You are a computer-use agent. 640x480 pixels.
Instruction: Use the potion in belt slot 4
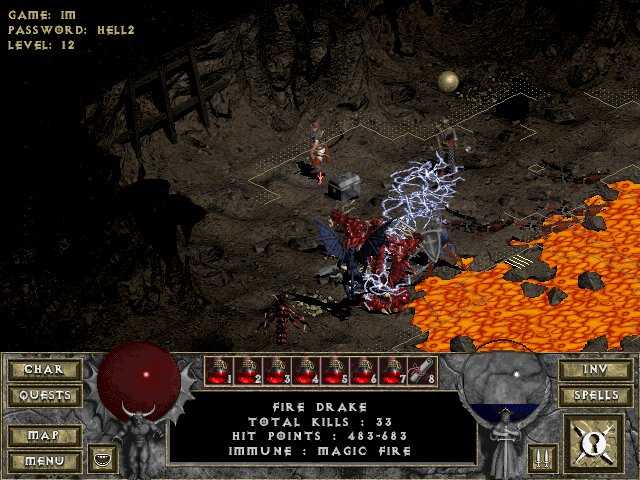(306, 371)
